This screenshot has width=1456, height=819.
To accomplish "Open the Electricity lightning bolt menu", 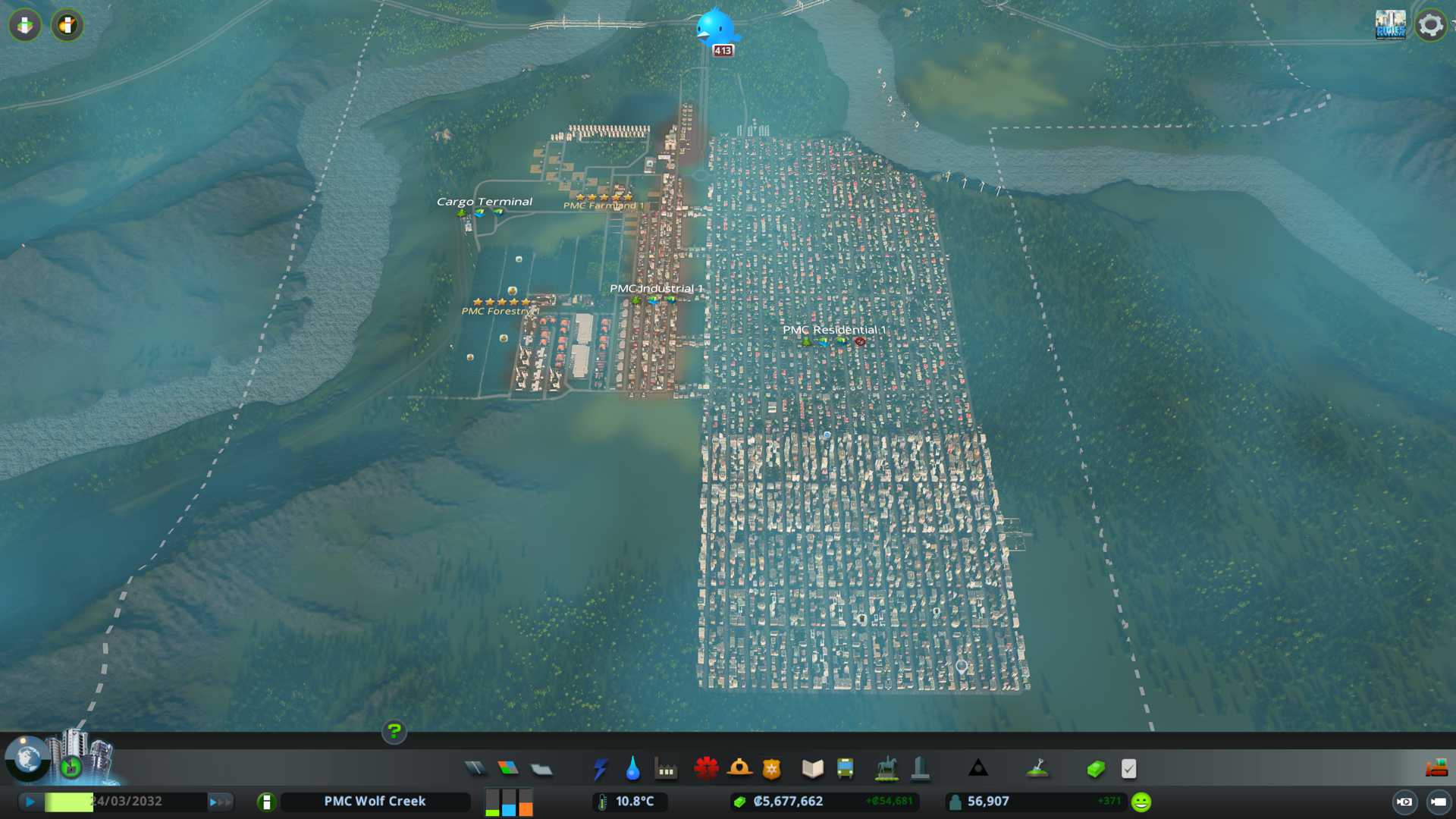I will (x=600, y=769).
